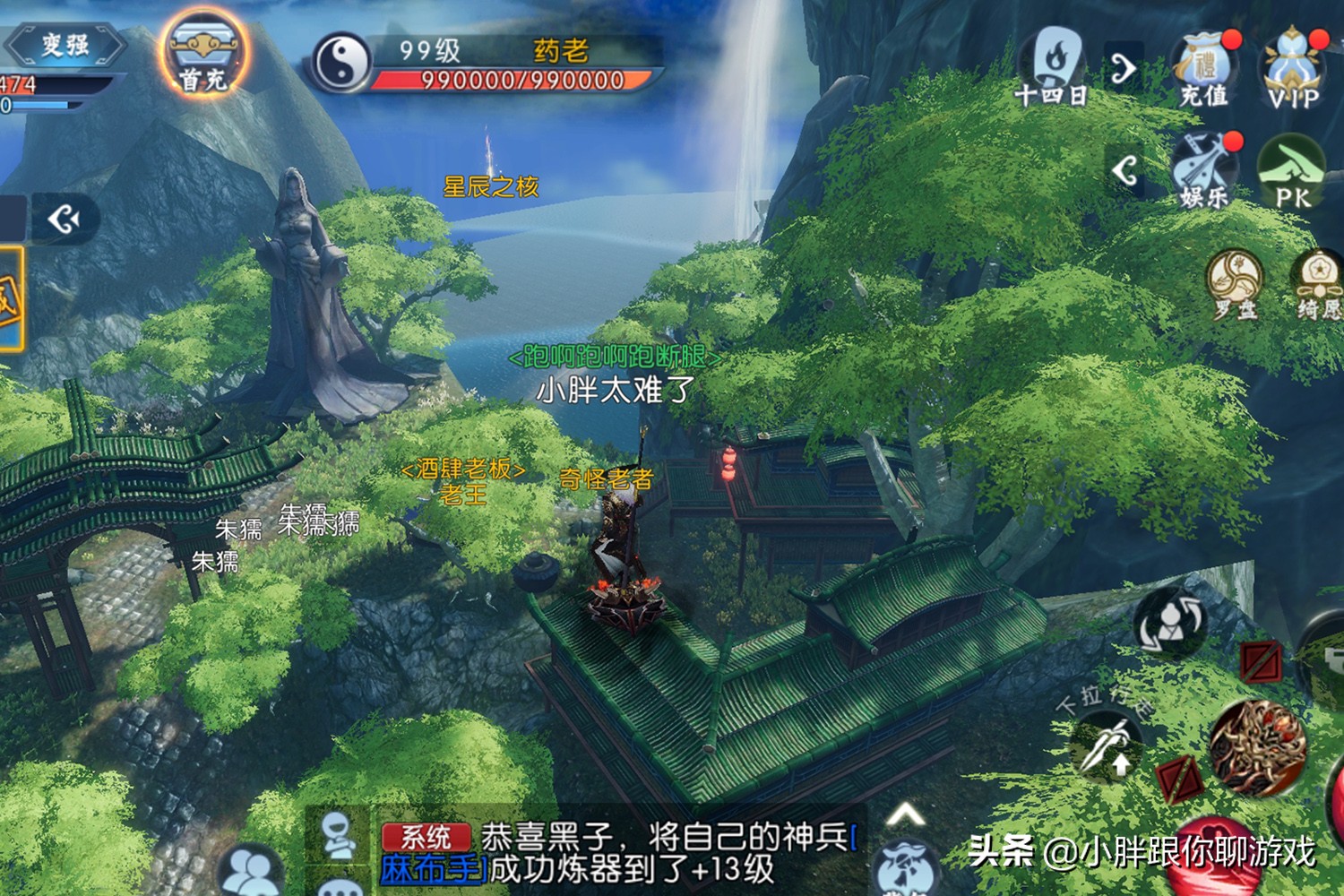
Task: Open the 充值 recharge gift bag
Action: [1204, 68]
